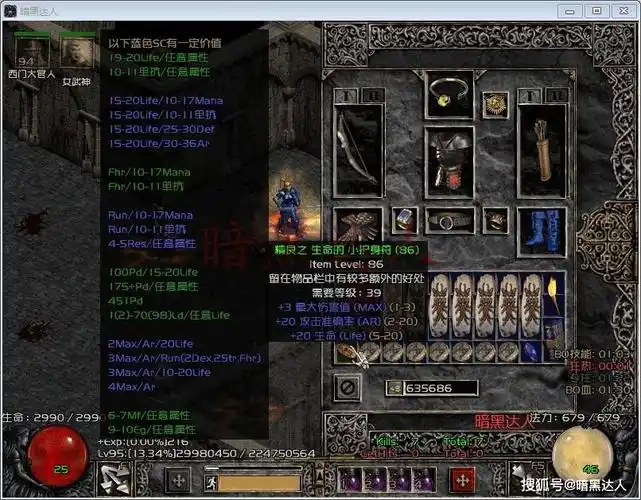Minimize the game window
Image resolution: width=641 pixels, height=500 pixels.
(571, 10)
